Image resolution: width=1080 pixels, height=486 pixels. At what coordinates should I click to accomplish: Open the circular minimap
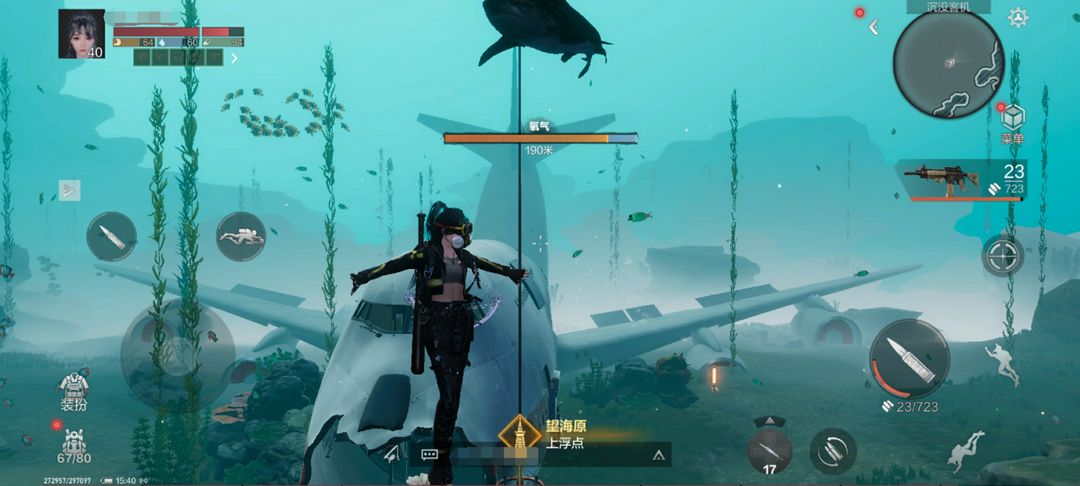point(947,63)
